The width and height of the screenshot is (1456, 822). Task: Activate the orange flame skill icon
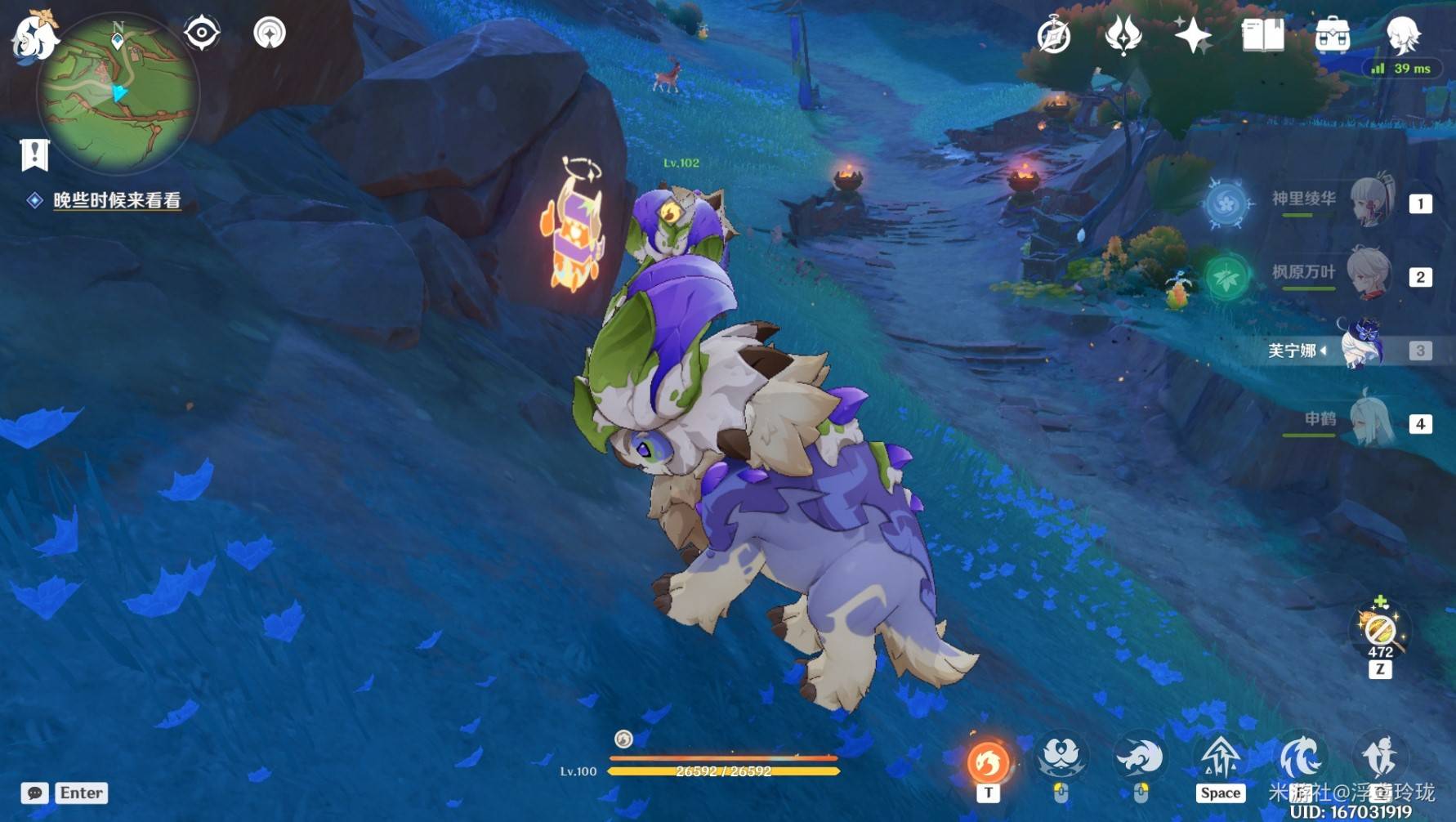988,762
